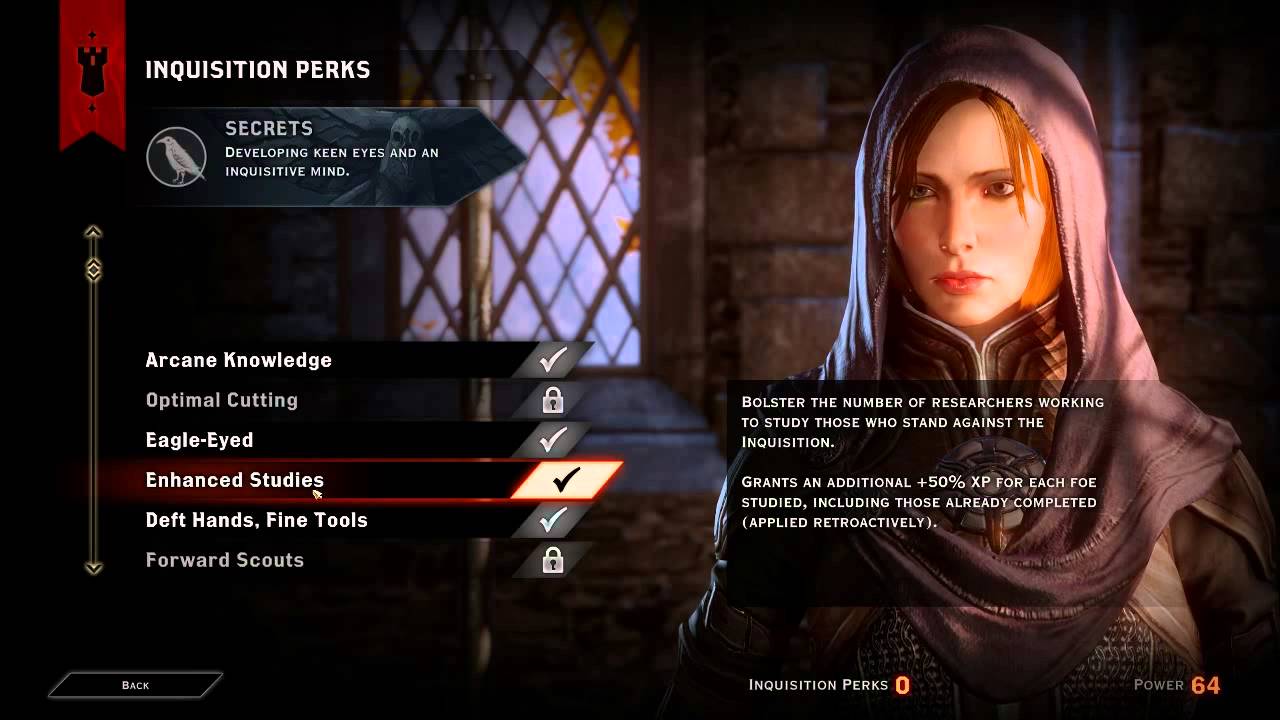Select the Eagle-Eyed perk row
This screenshot has width=1280, height=720.
click(x=200, y=440)
